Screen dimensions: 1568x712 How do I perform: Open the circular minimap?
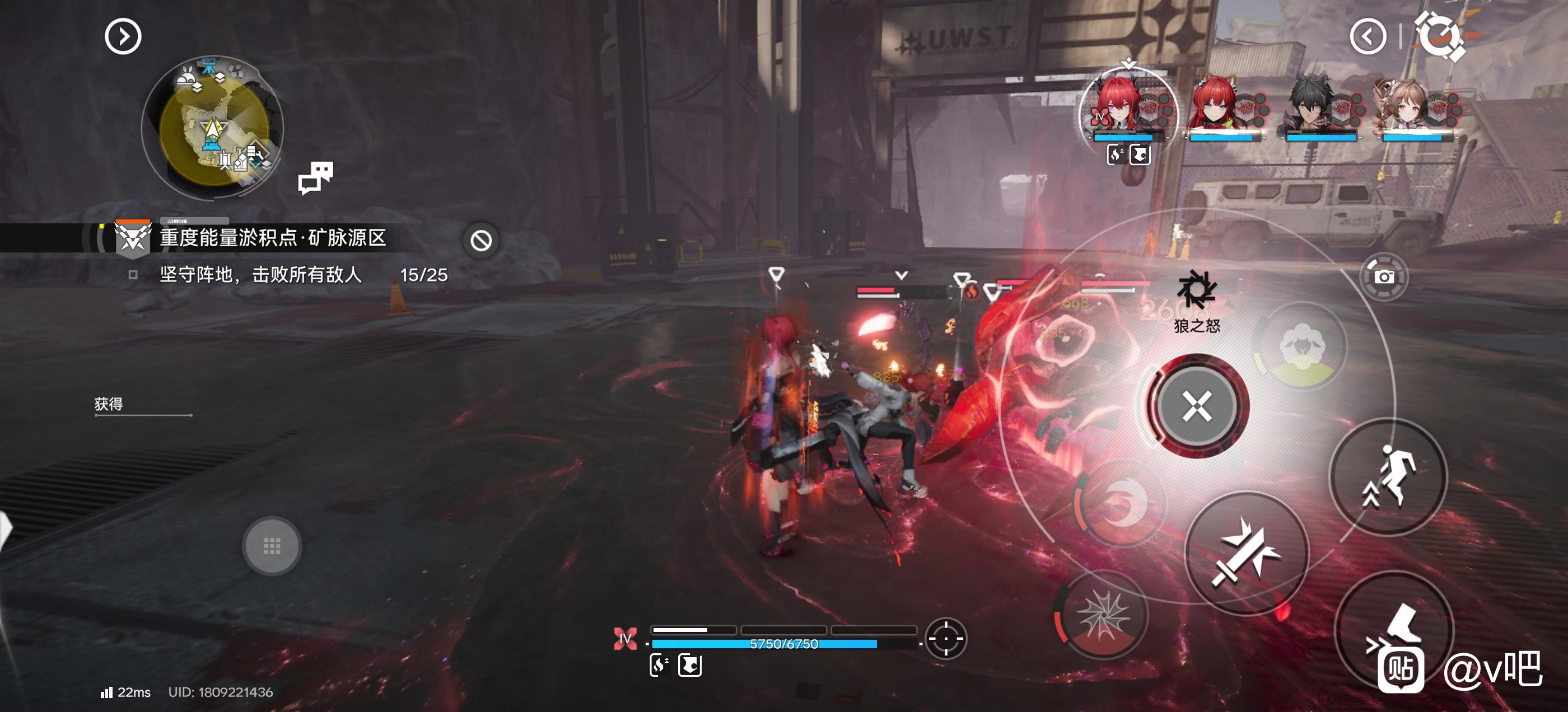point(213,127)
